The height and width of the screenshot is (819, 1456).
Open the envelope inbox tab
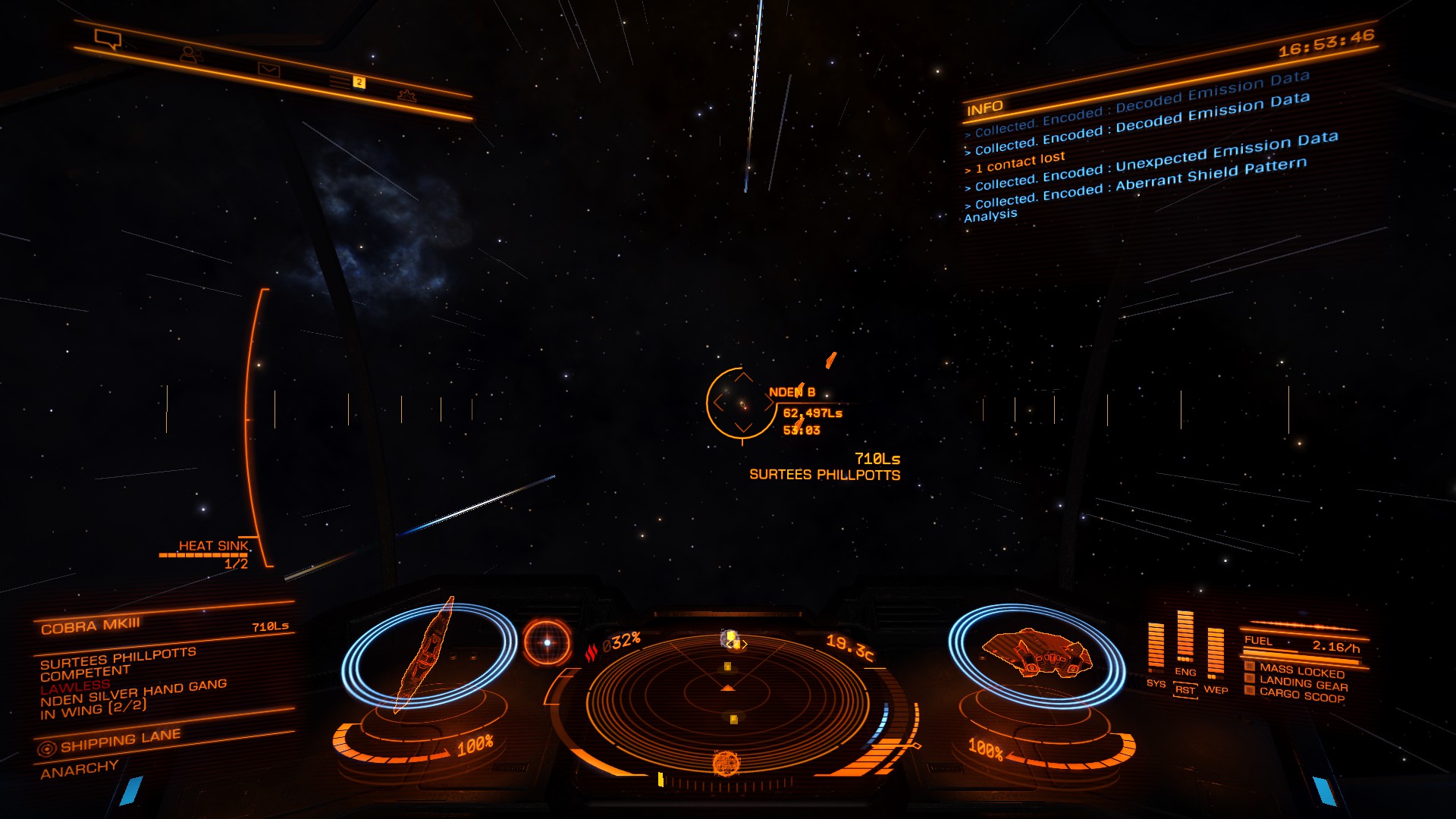(x=268, y=71)
